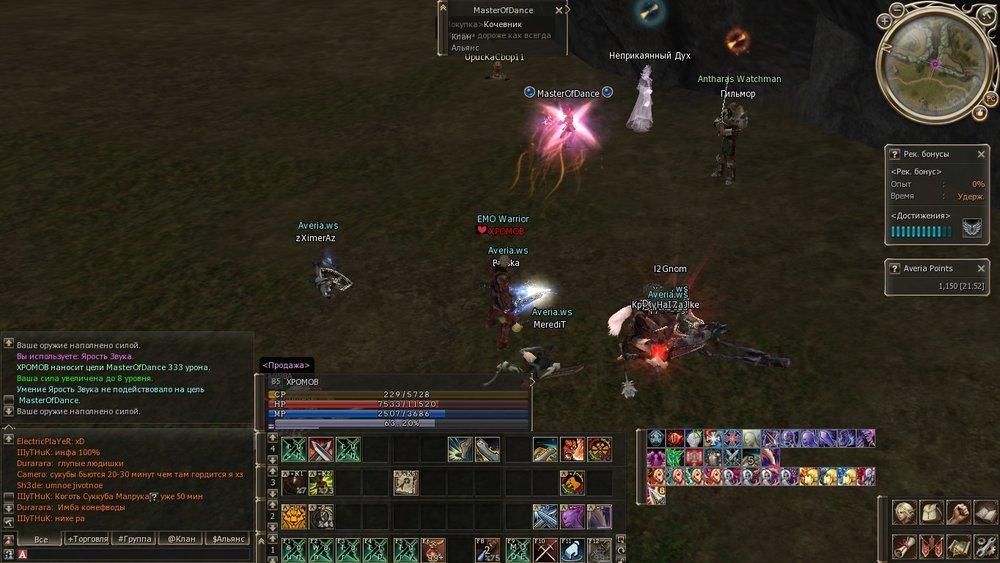Switch to the Все chat tab
The height and width of the screenshot is (563, 1000).
click(41, 539)
